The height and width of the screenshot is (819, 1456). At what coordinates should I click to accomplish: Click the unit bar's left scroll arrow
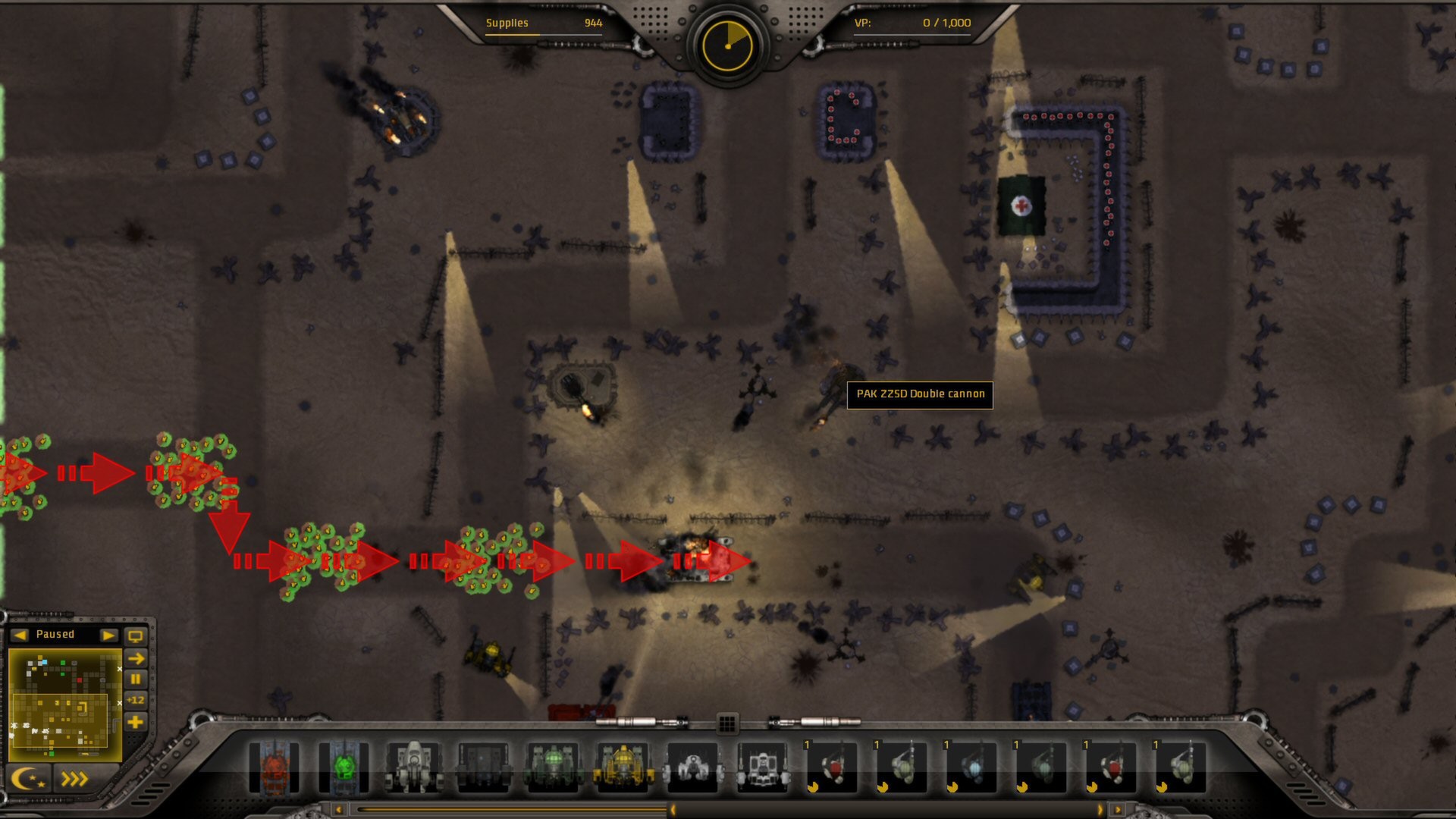tap(339, 810)
